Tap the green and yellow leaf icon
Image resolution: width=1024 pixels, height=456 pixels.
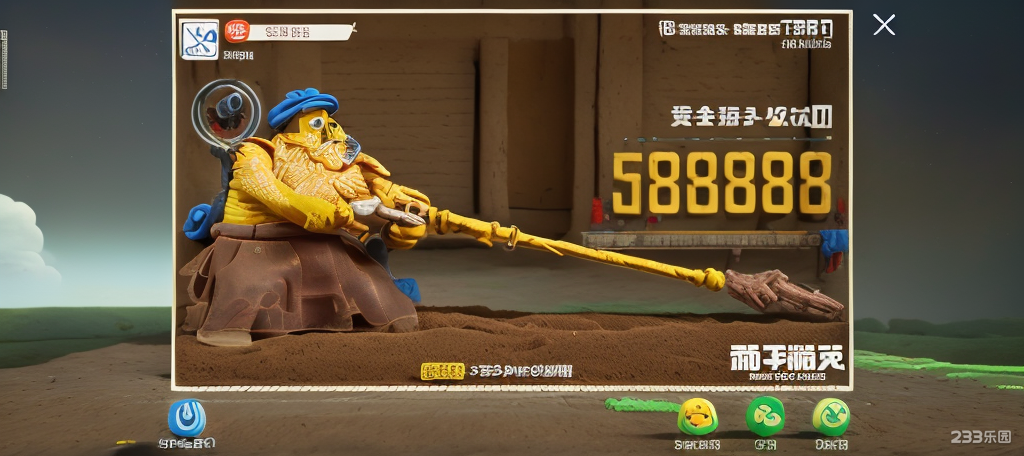click(831, 416)
